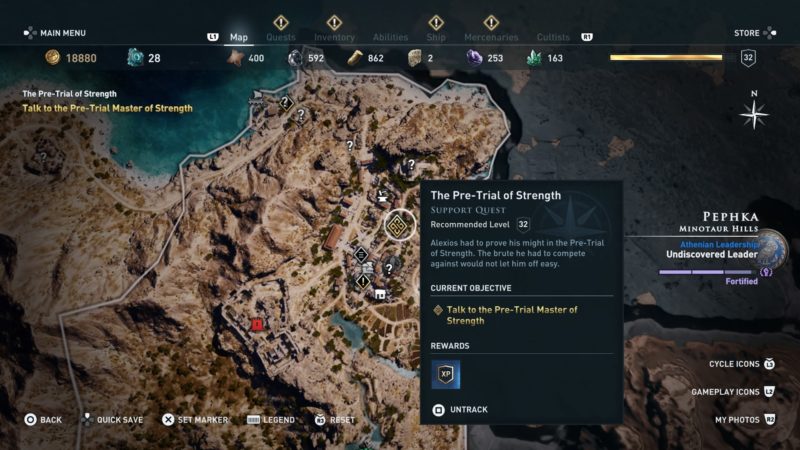Screen dimensions: 800x450
Task: Choose Quick Save
Action: pyautogui.click(x=113, y=420)
